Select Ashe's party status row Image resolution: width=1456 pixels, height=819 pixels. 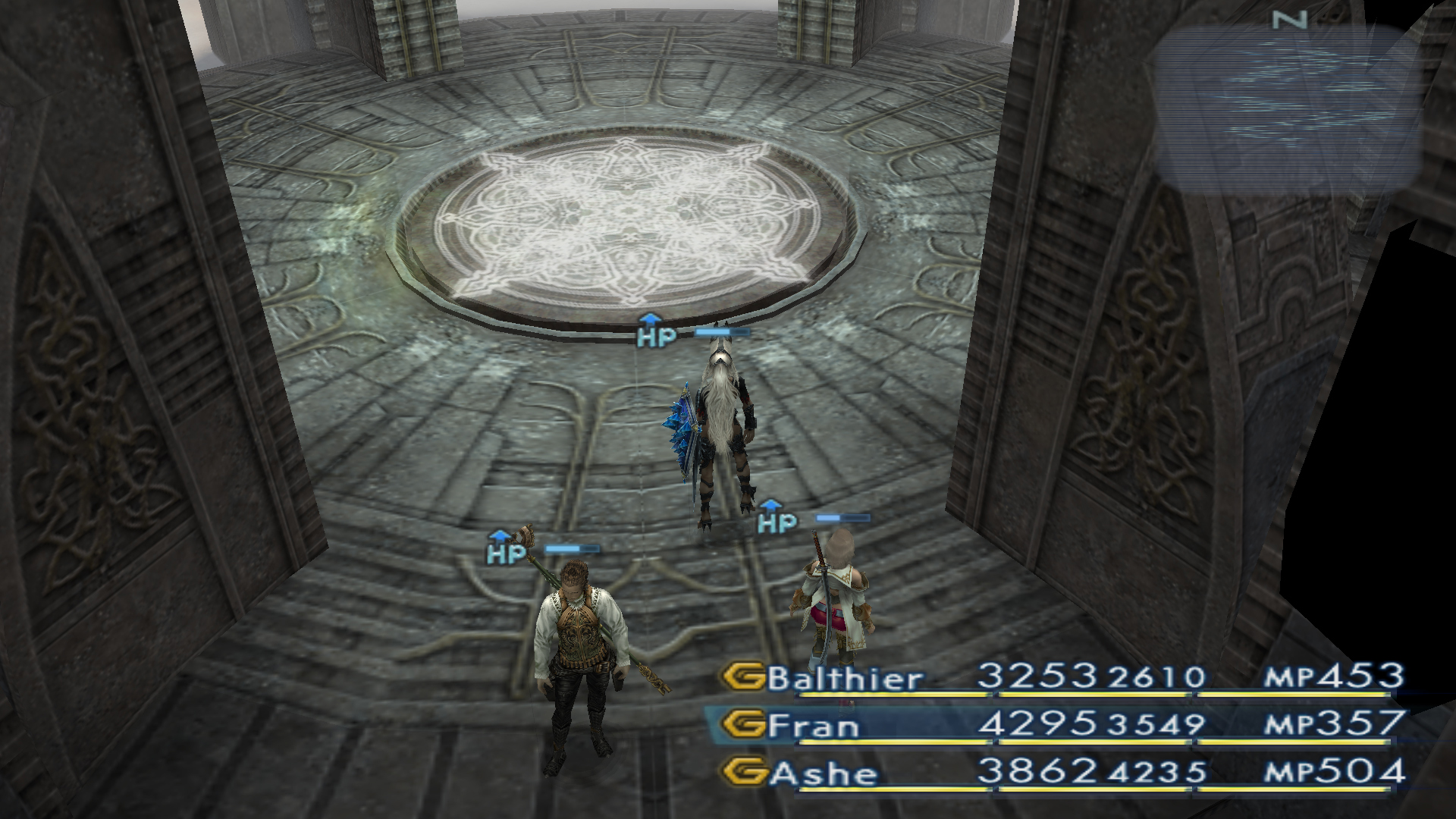pyautogui.click(x=1062, y=773)
